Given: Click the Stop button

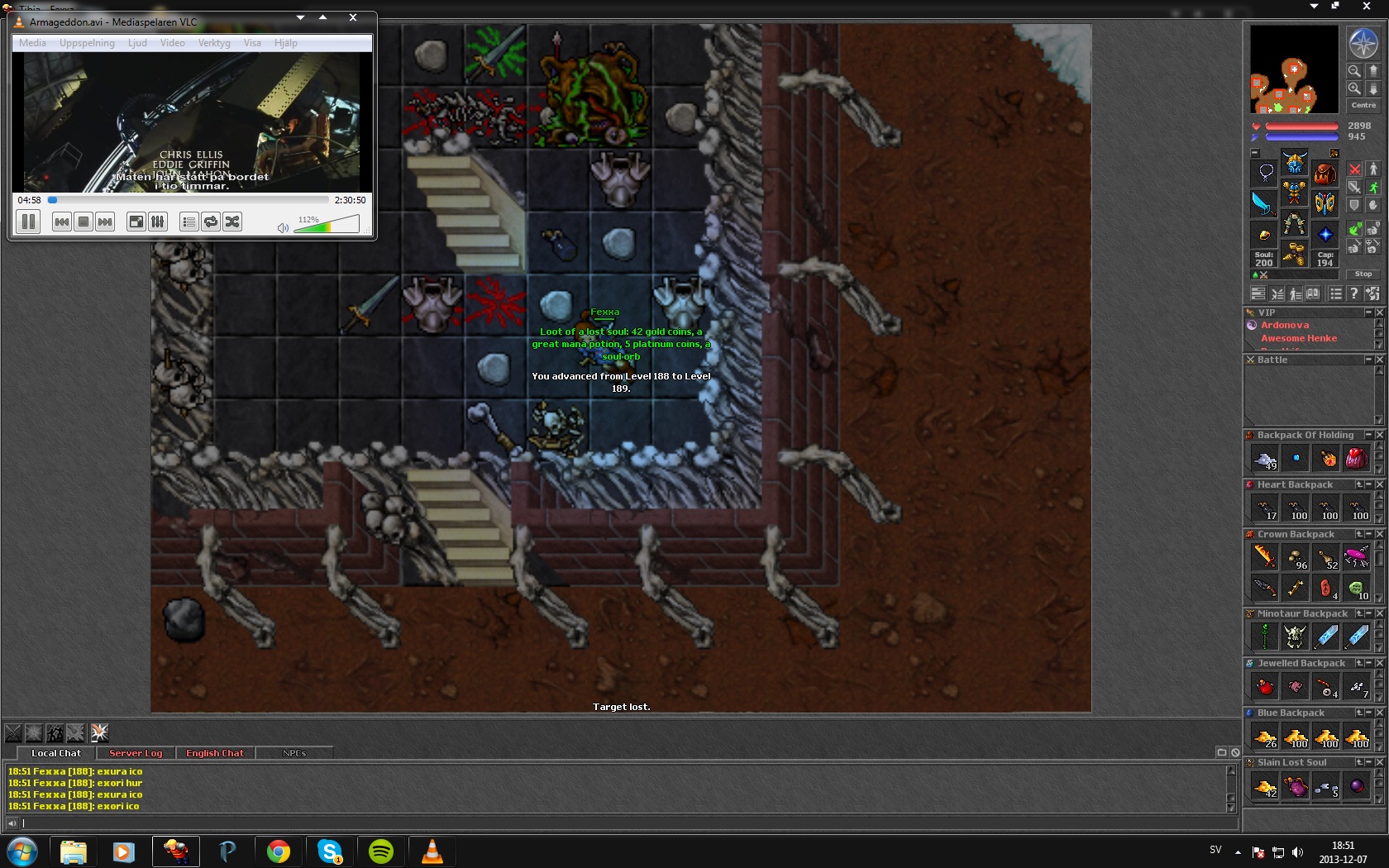Looking at the screenshot, I should click(x=1363, y=274).
